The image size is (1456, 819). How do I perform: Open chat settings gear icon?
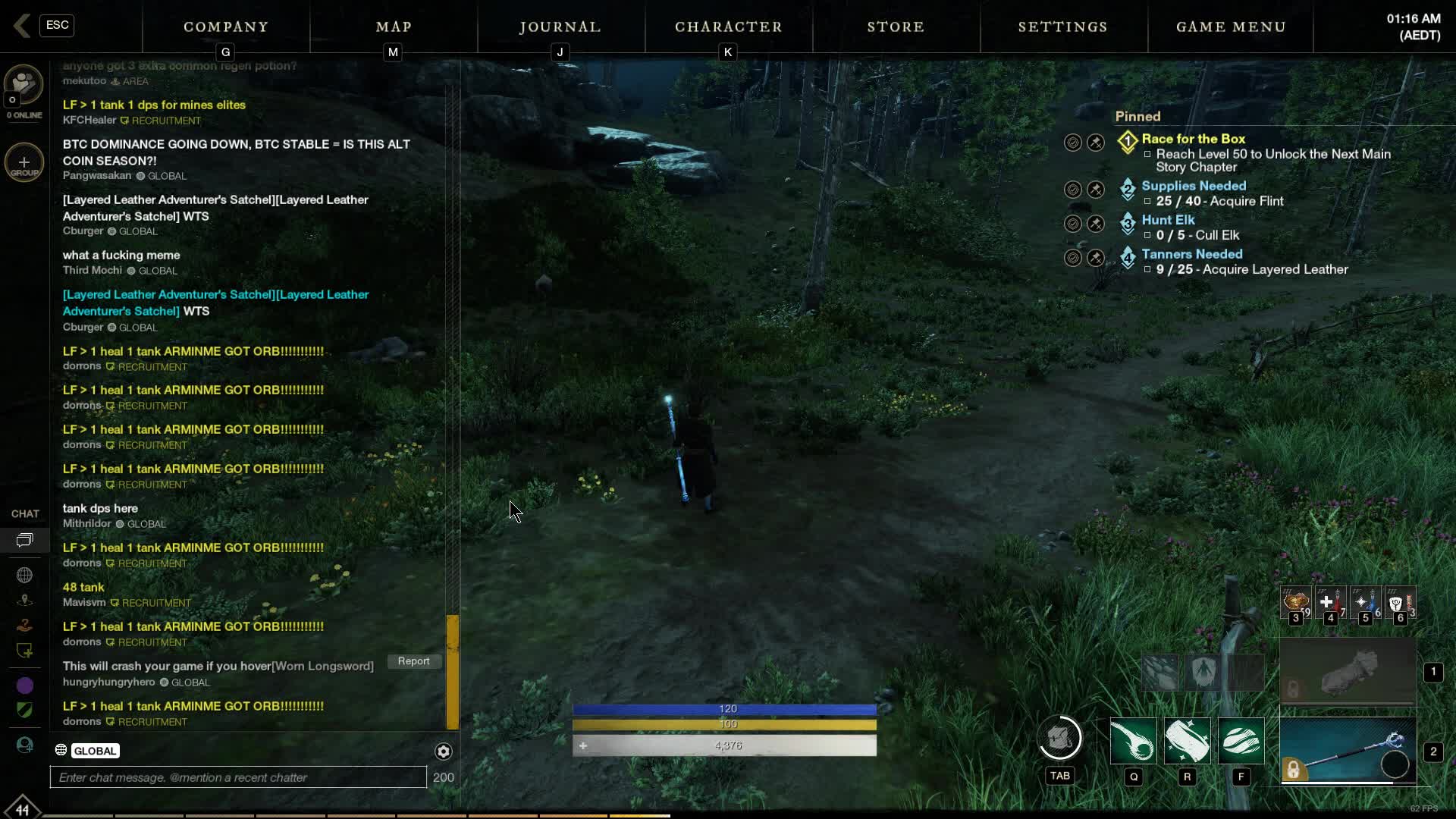444,751
